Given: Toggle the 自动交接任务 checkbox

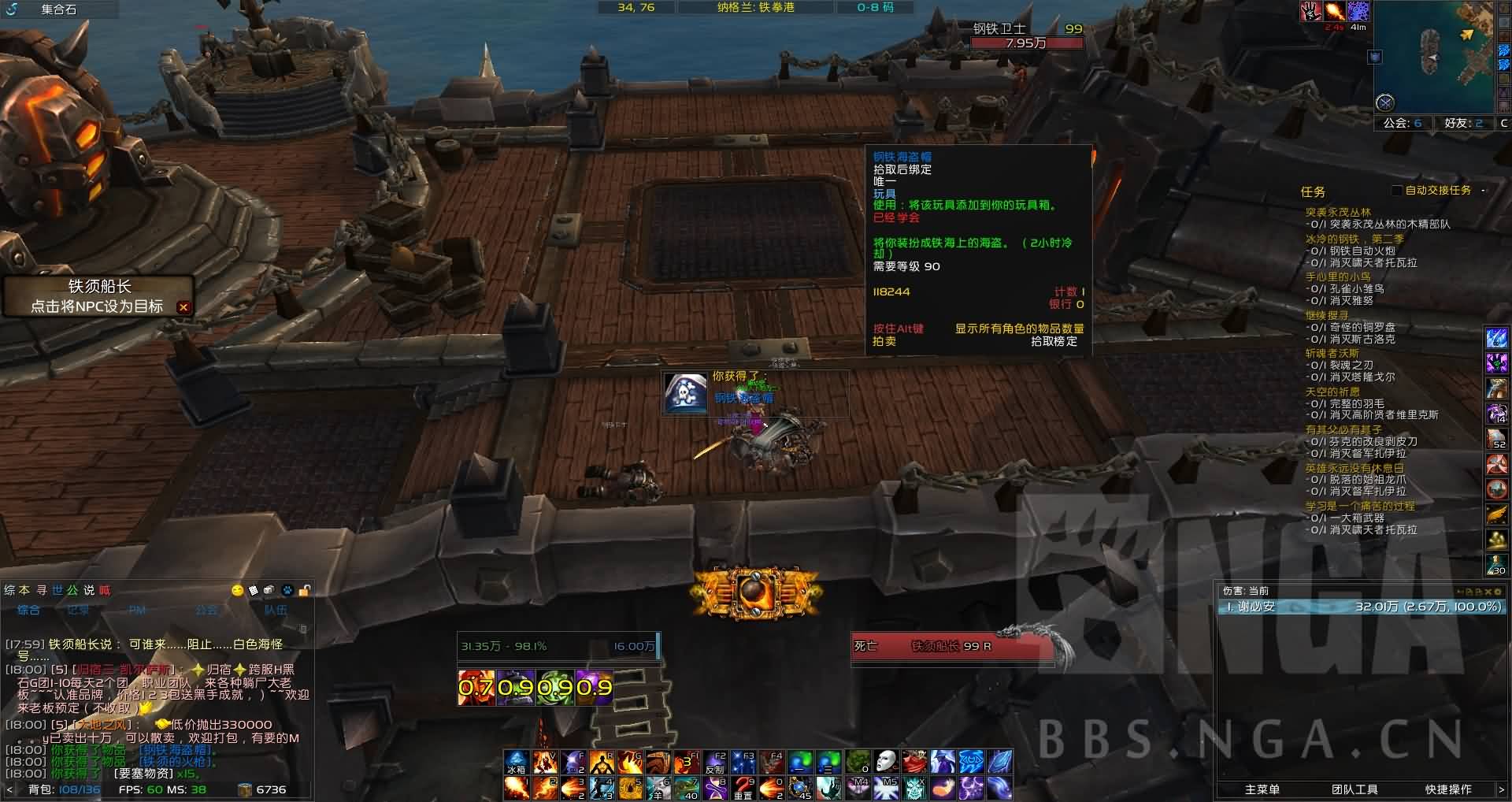Looking at the screenshot, I should (1396, 190).
